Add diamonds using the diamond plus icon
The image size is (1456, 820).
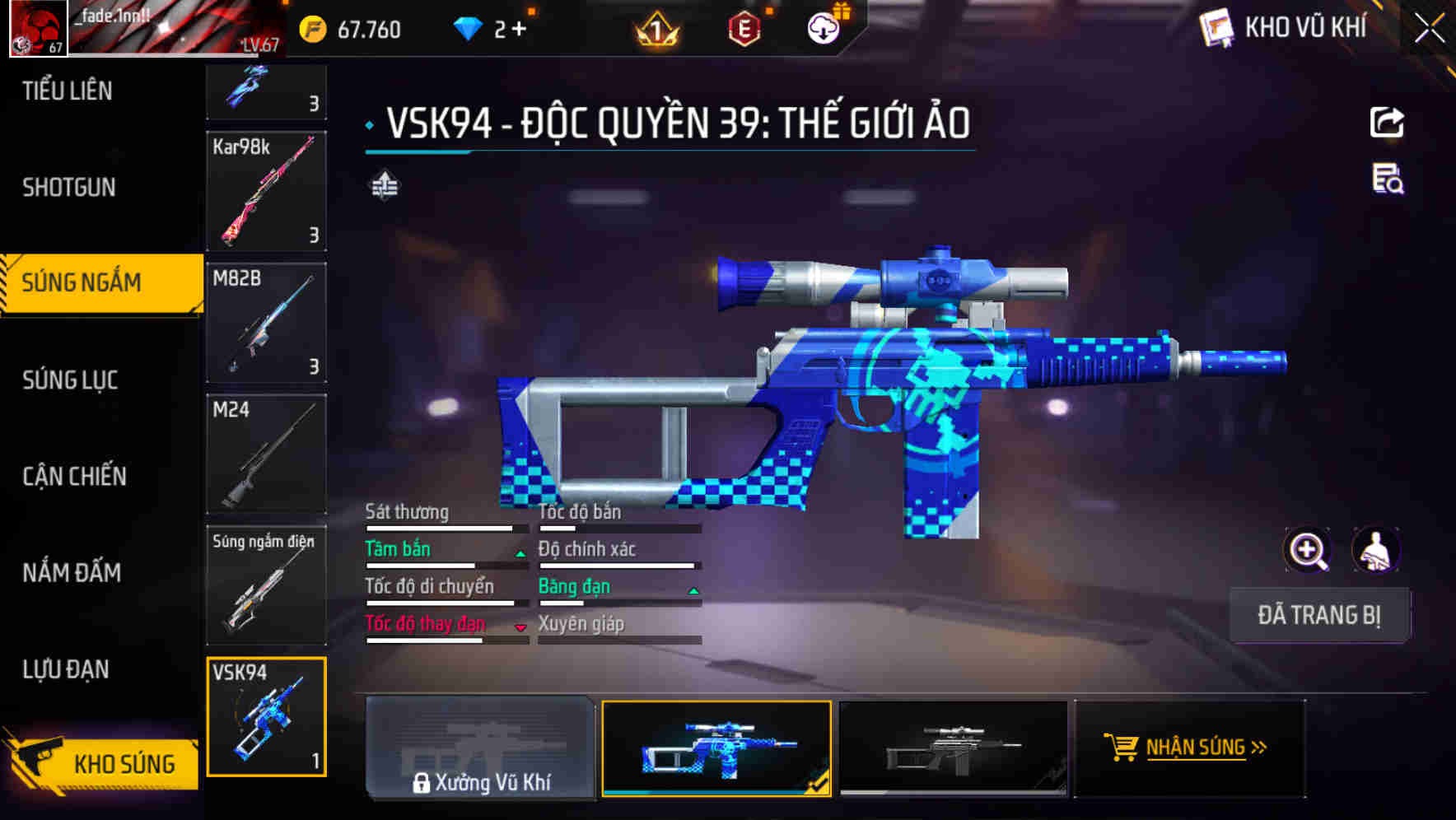(x=521, y=27)
